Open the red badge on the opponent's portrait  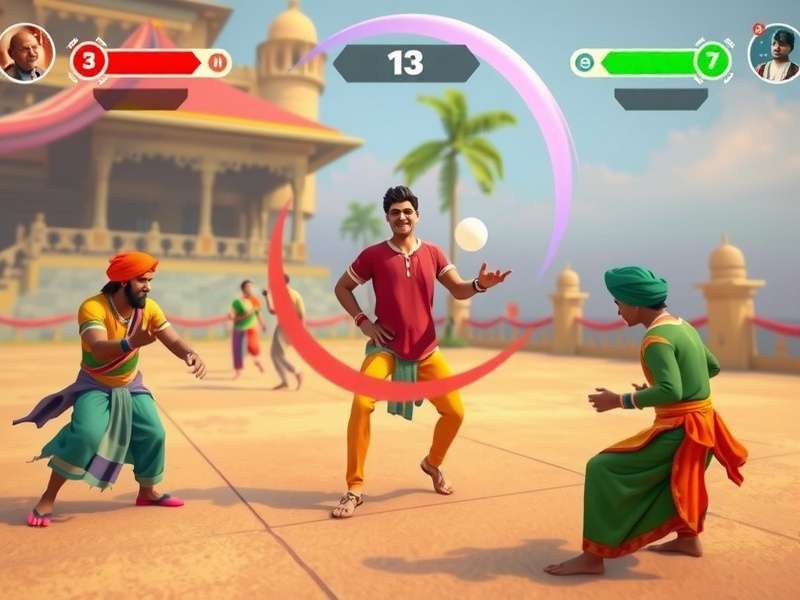[758, 30]
